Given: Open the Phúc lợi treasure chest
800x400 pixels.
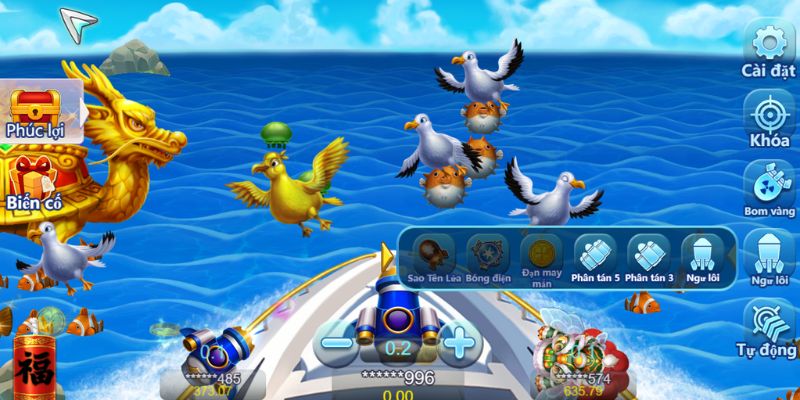Looking at the screenshot, I should (x=34, y=111).
